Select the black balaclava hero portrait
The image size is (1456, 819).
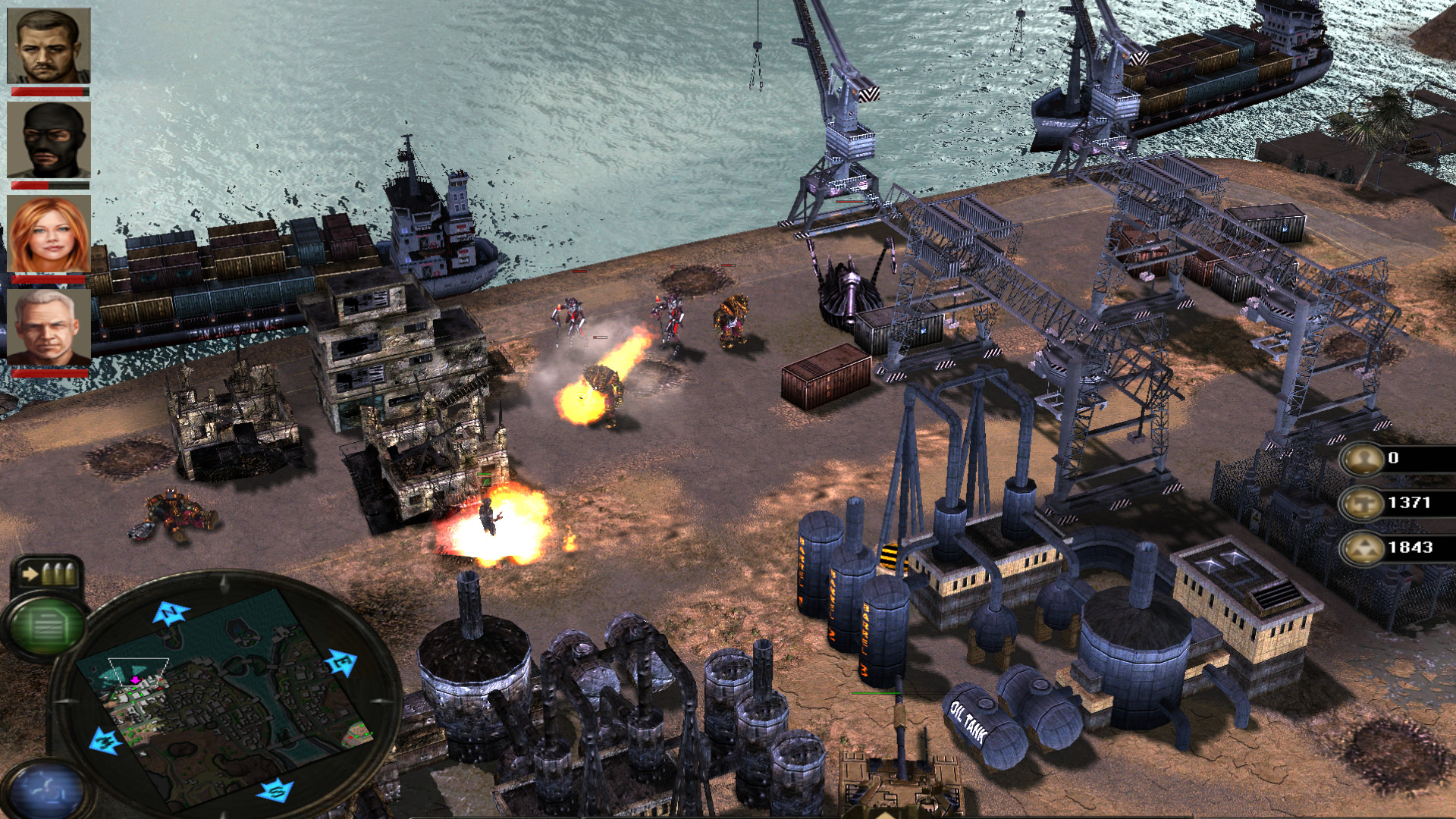click(49, 140)
